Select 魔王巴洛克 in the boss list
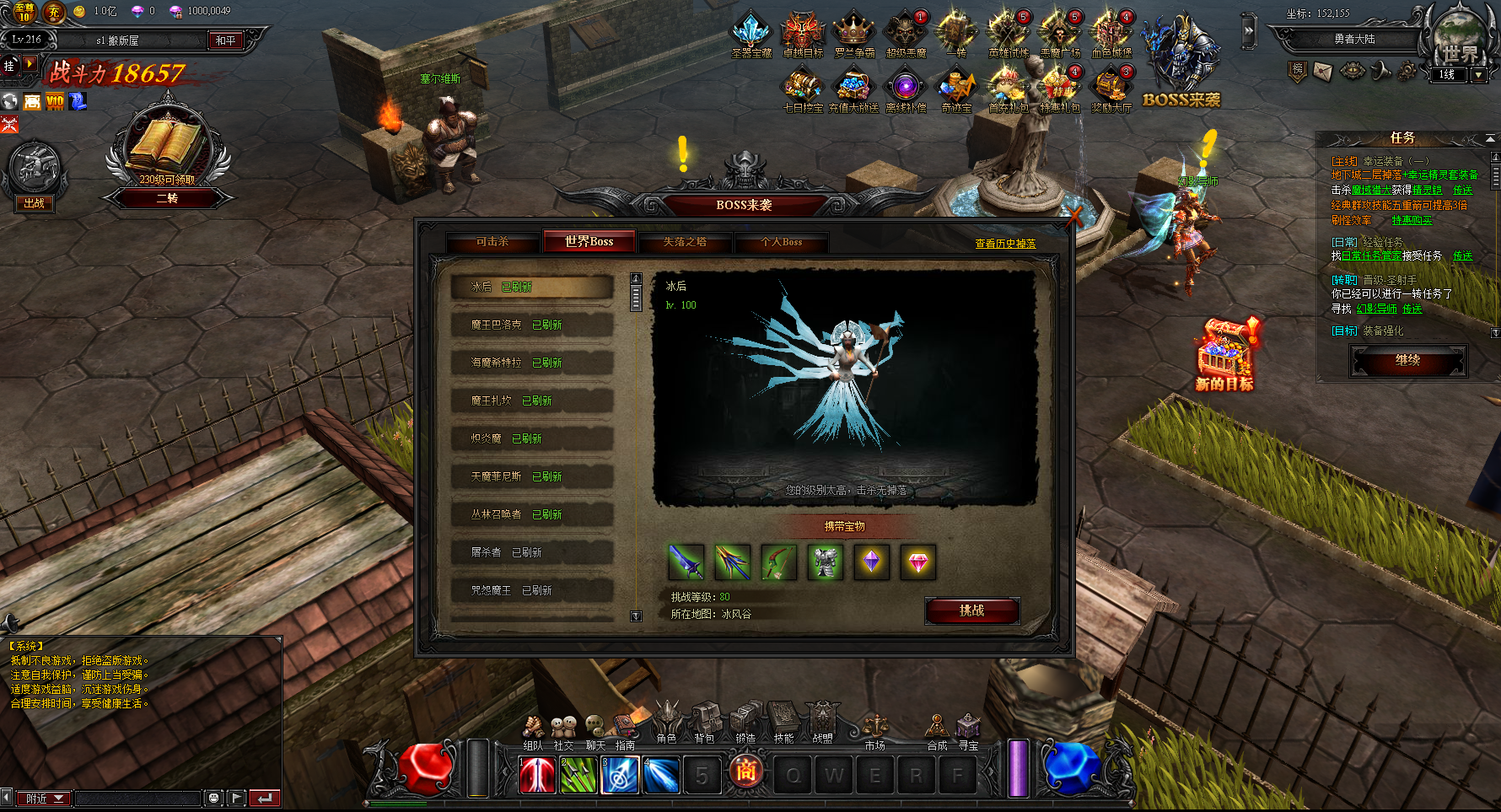 531,325
